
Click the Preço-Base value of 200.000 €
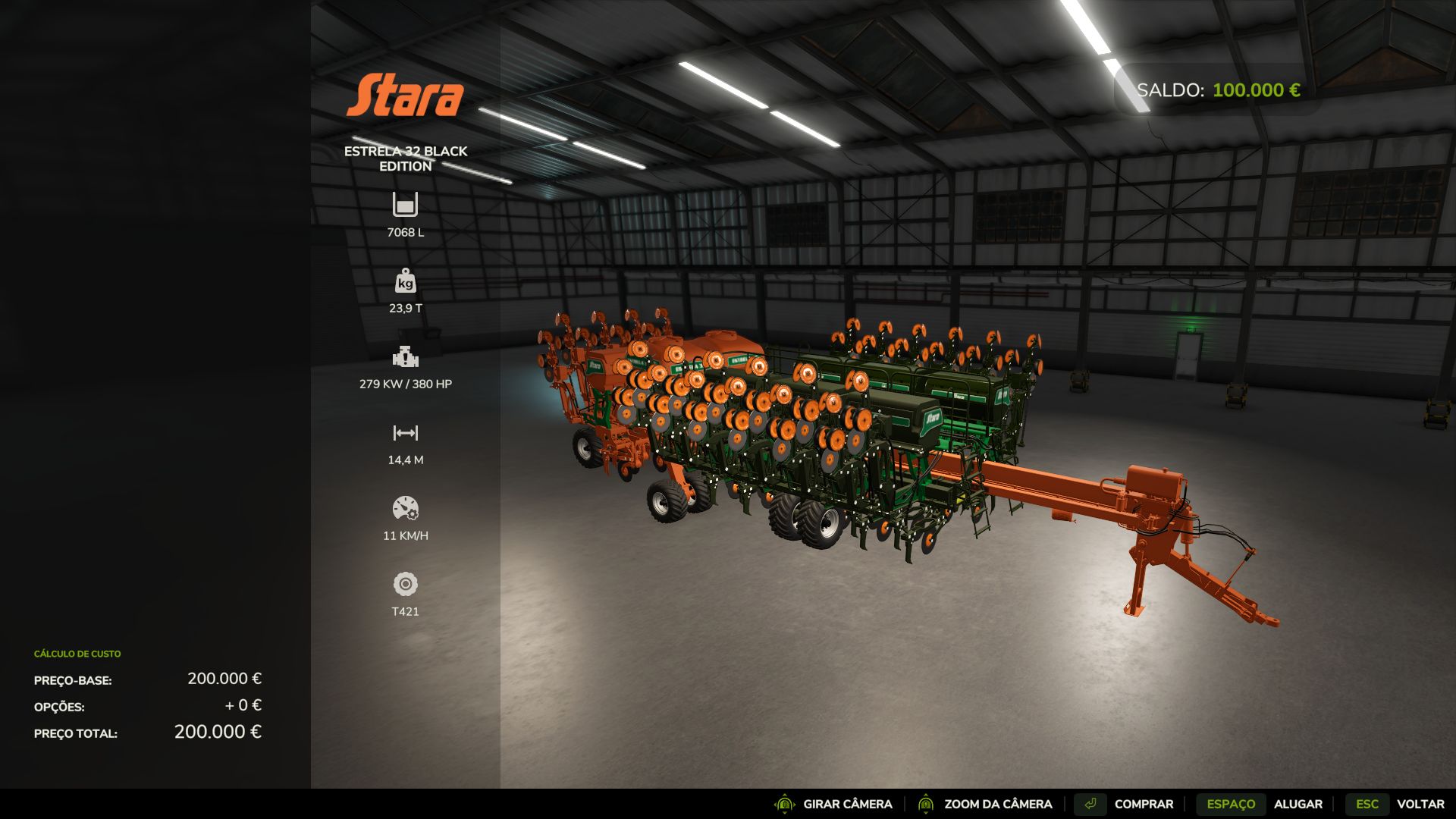pos(226,679)
